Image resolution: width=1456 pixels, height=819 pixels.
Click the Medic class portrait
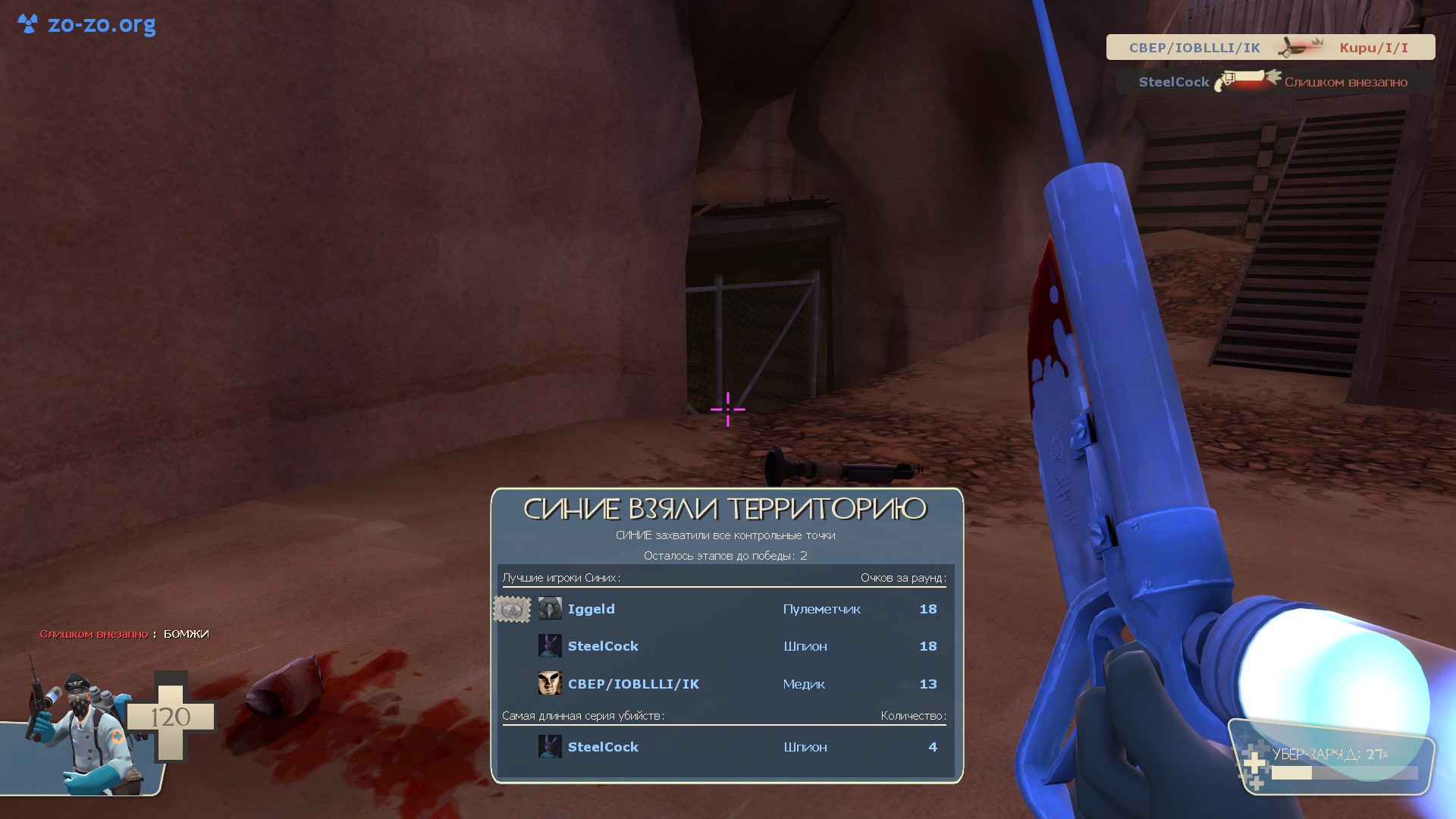80,732
